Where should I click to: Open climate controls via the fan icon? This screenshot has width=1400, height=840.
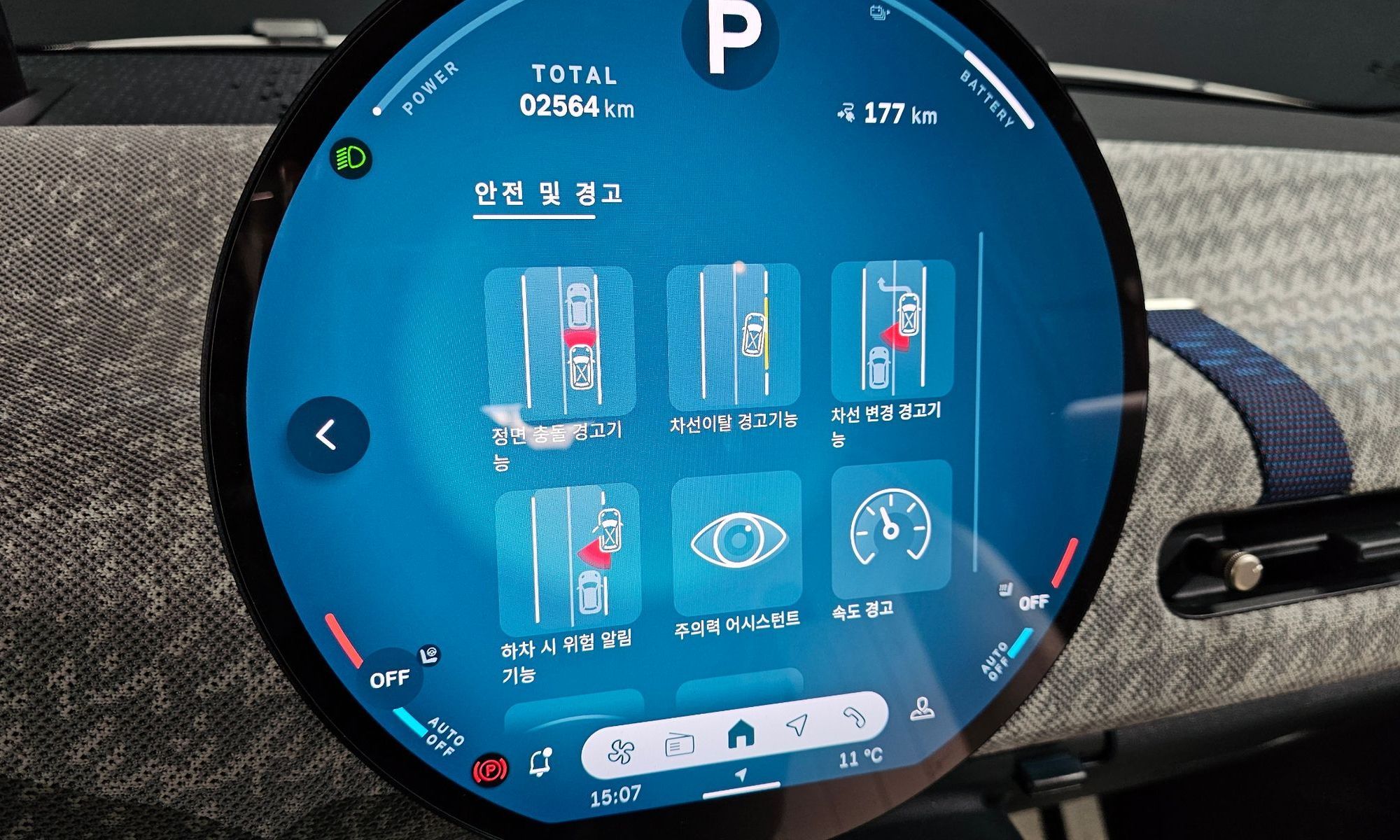point(621,752)
